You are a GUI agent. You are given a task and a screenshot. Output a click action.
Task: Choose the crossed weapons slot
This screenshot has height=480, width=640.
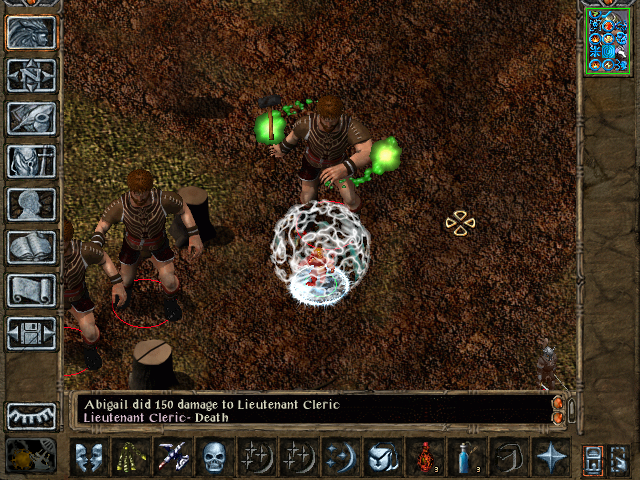click(x=172, y=457)
